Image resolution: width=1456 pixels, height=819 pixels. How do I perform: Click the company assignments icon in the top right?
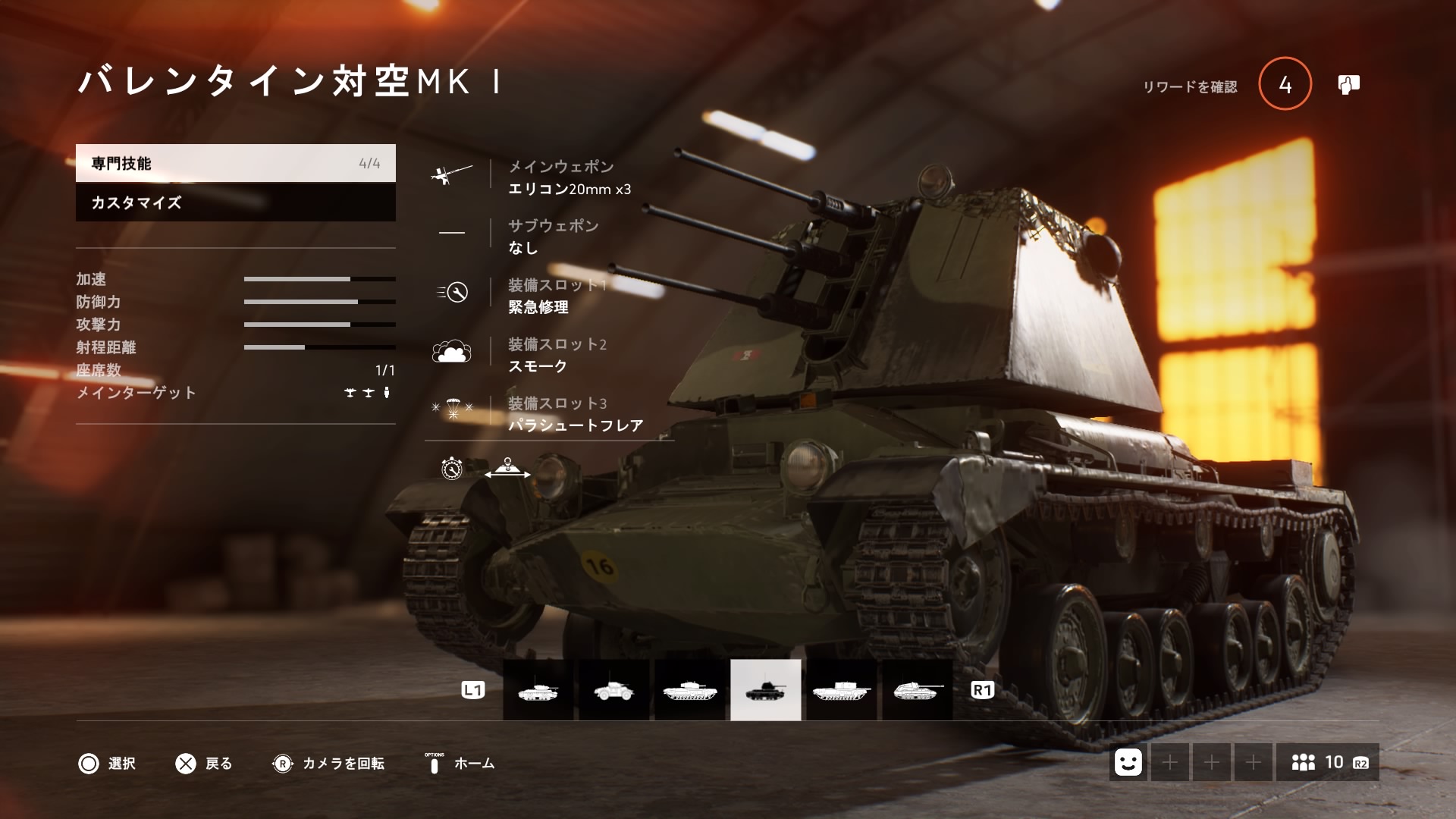(1352, 85)
